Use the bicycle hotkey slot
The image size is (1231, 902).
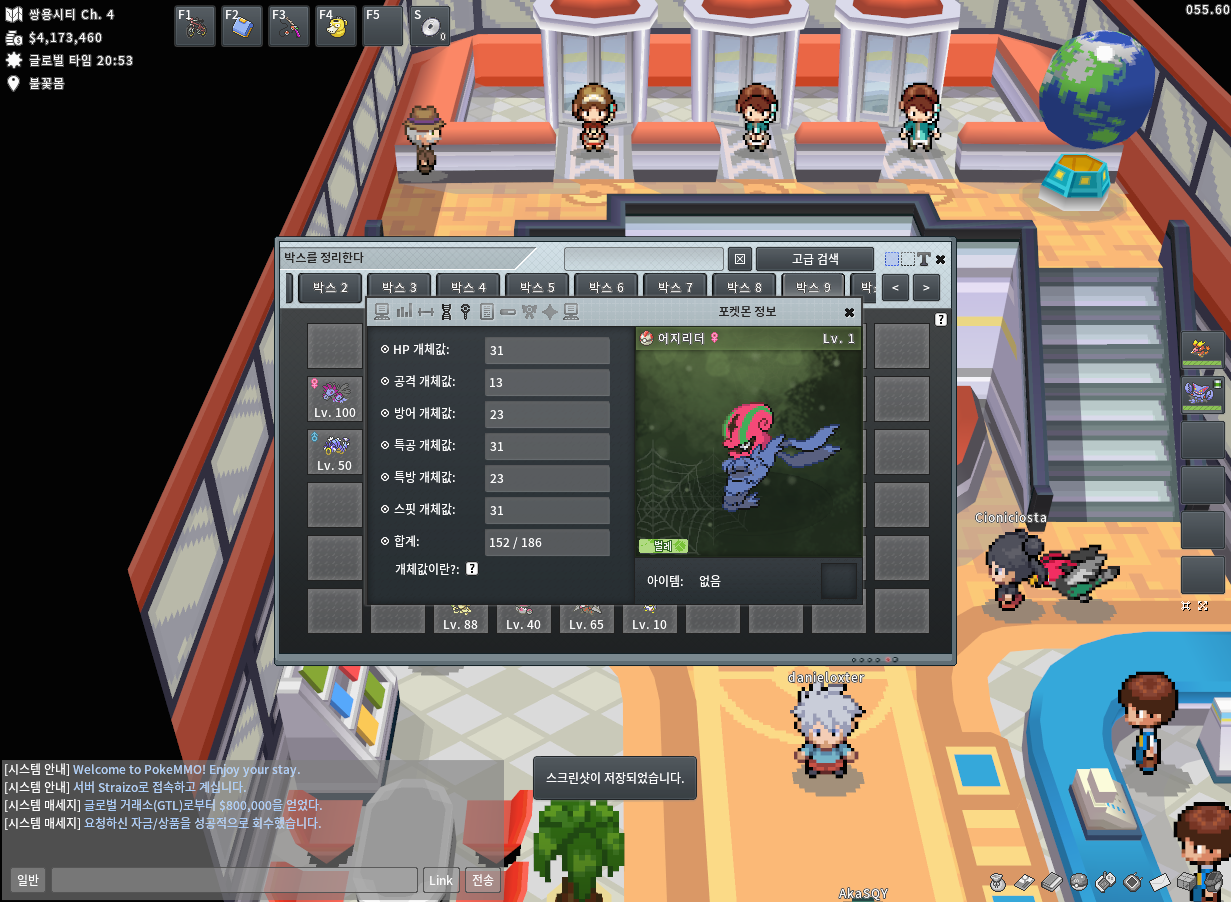coord(195,26)
